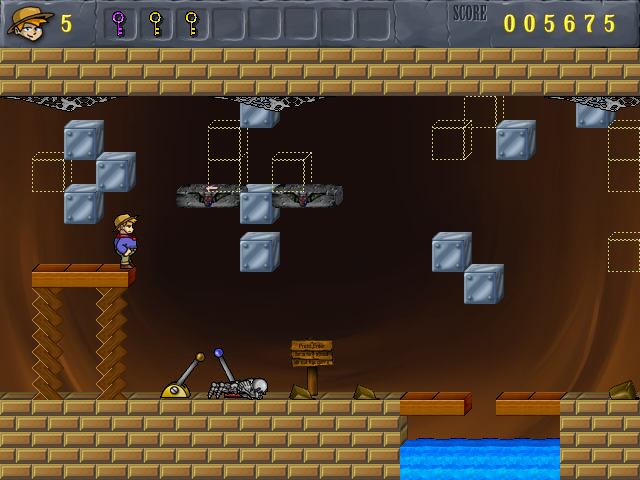Select the purple key inventory slot
The image size is (640, 480).
119,23
